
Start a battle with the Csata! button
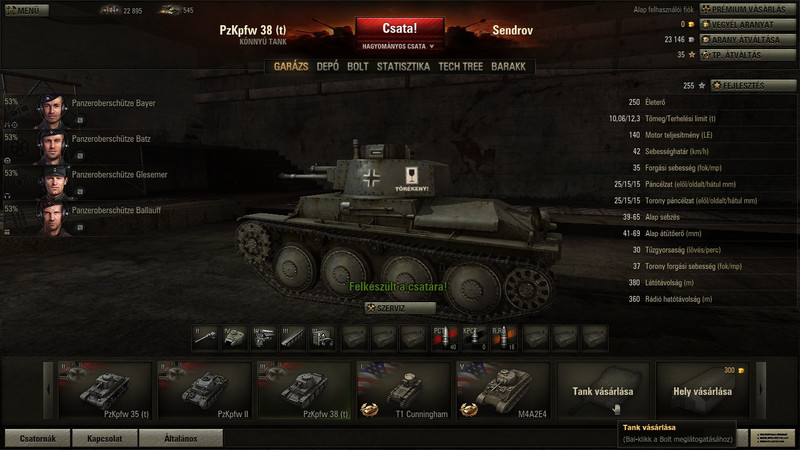tap(399, 28)
